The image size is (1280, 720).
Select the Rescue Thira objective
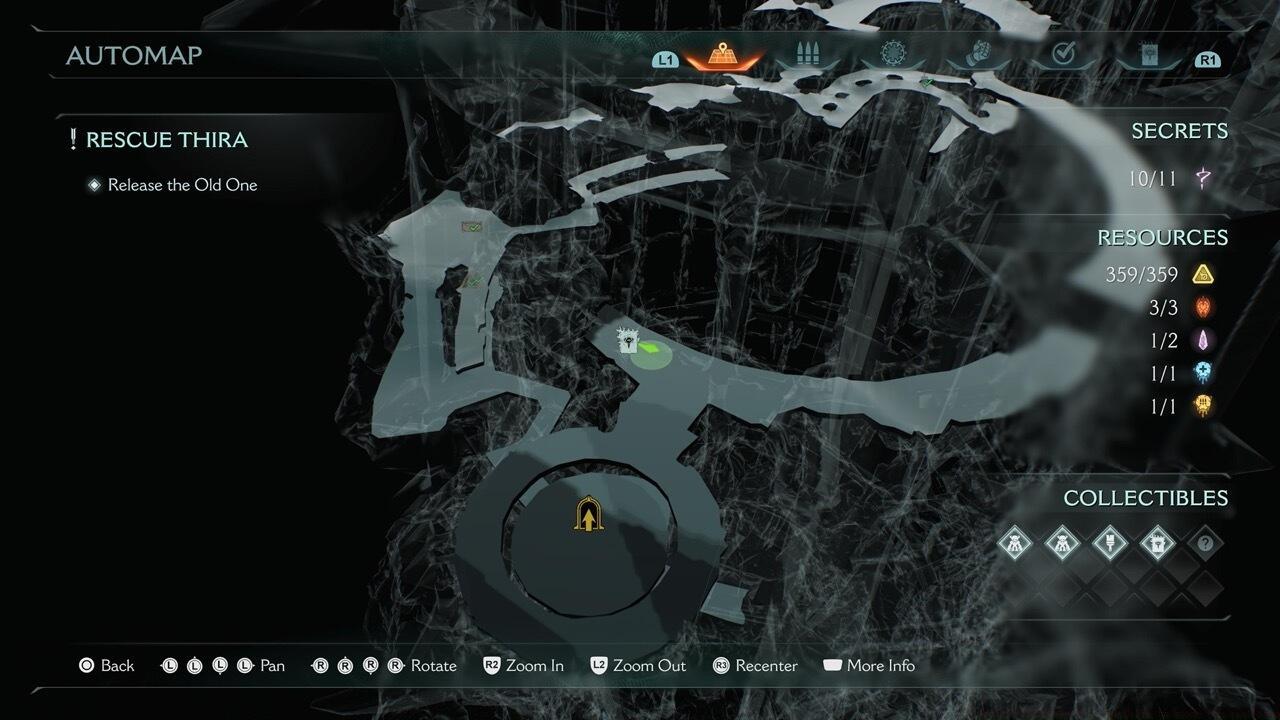(166, 140)
